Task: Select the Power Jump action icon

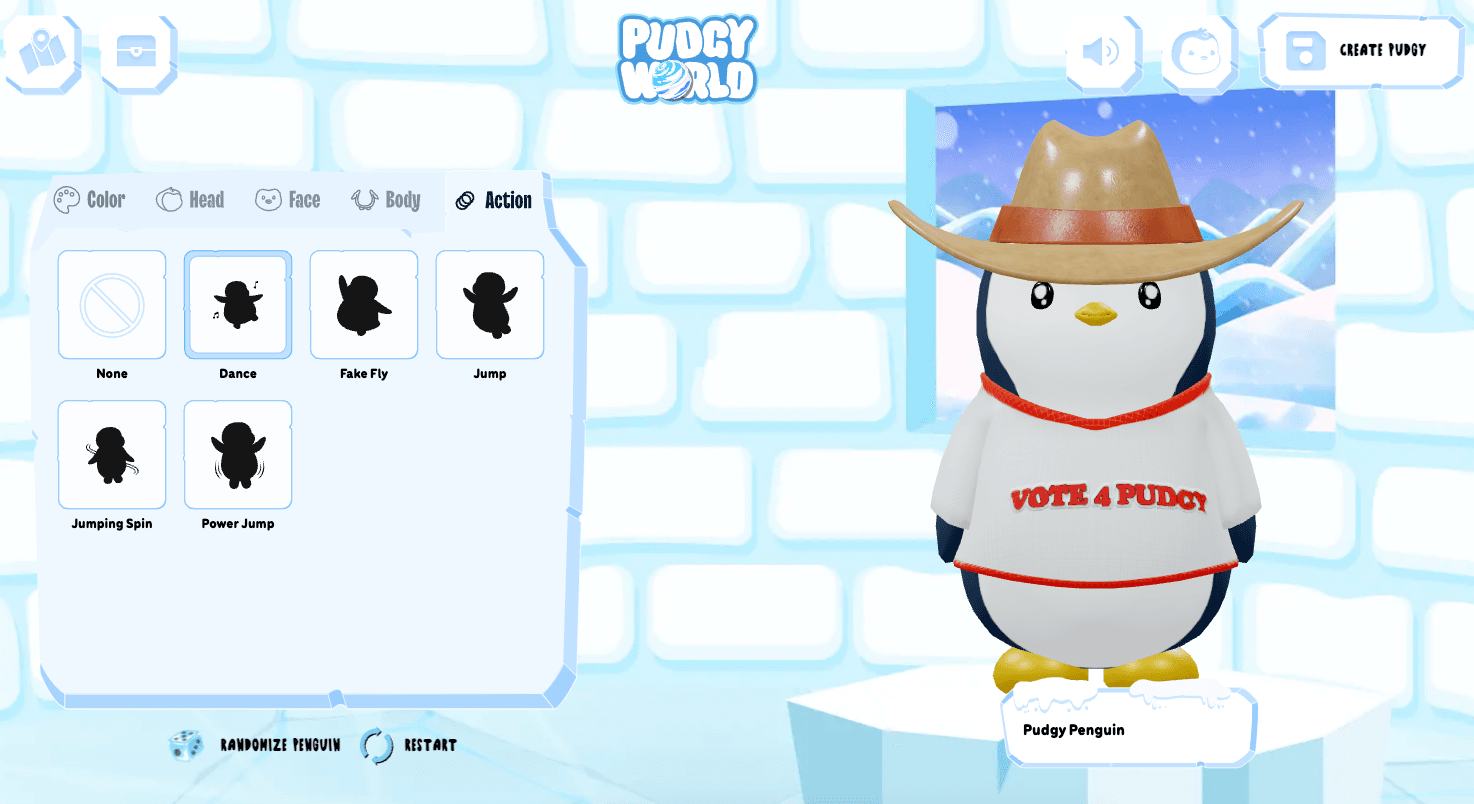Action: point(237,454)
